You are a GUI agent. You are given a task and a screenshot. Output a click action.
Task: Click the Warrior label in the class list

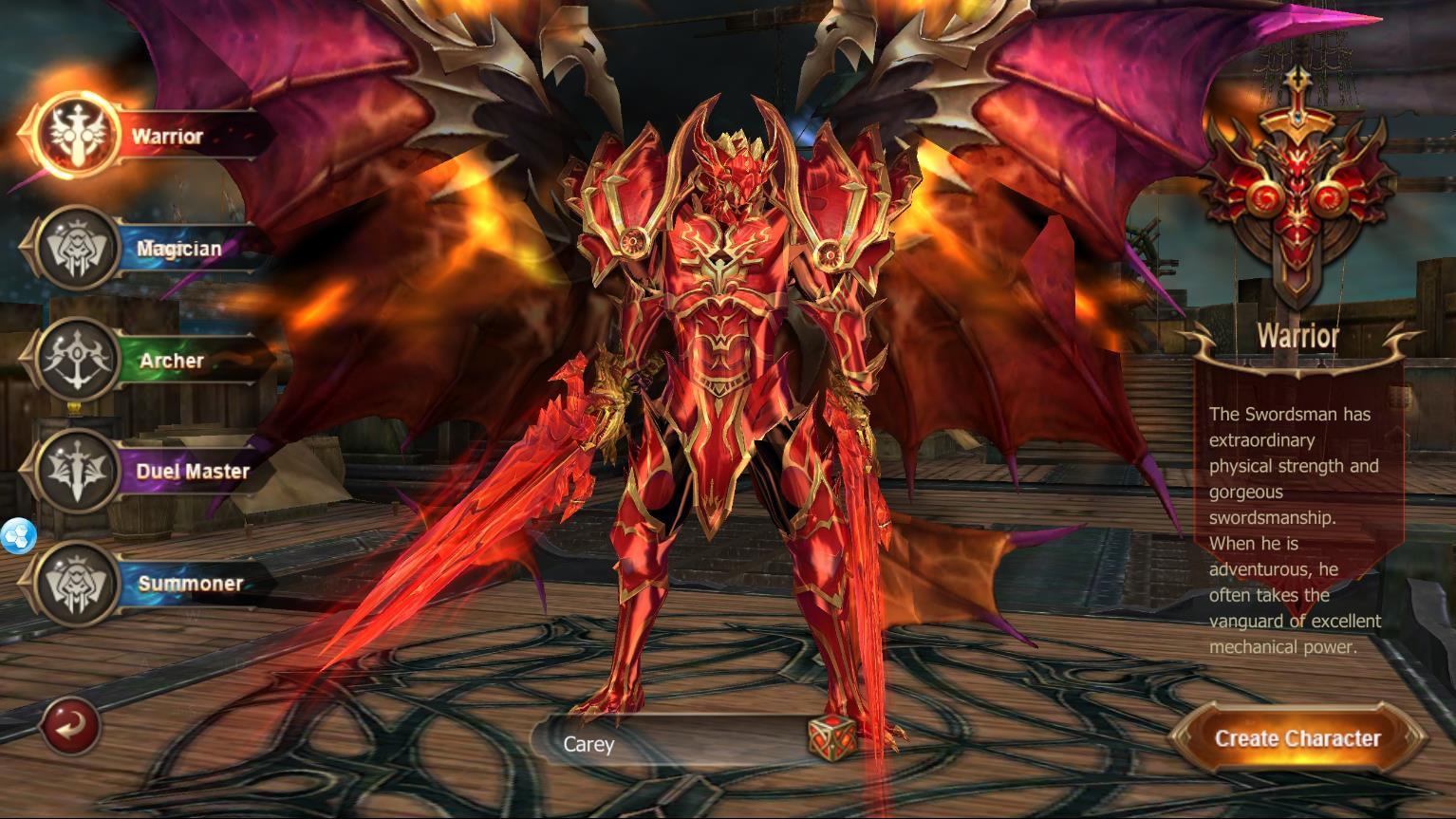[x=166, y=135]
